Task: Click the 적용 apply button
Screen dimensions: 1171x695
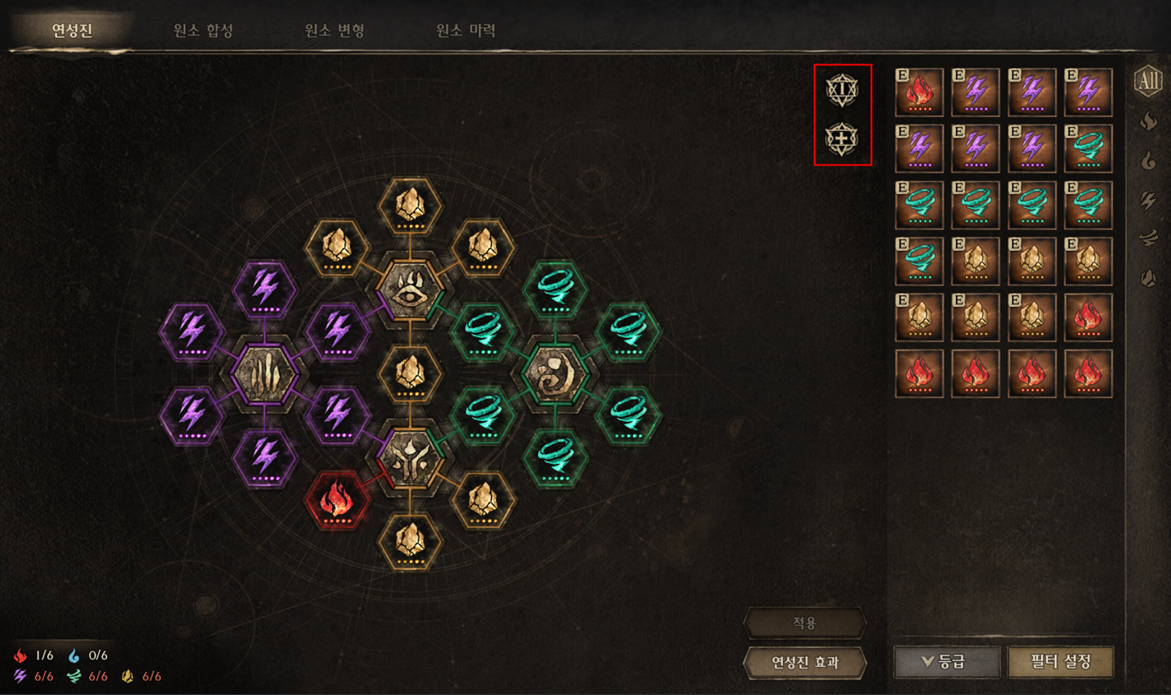Action: [x=805, y=623]
